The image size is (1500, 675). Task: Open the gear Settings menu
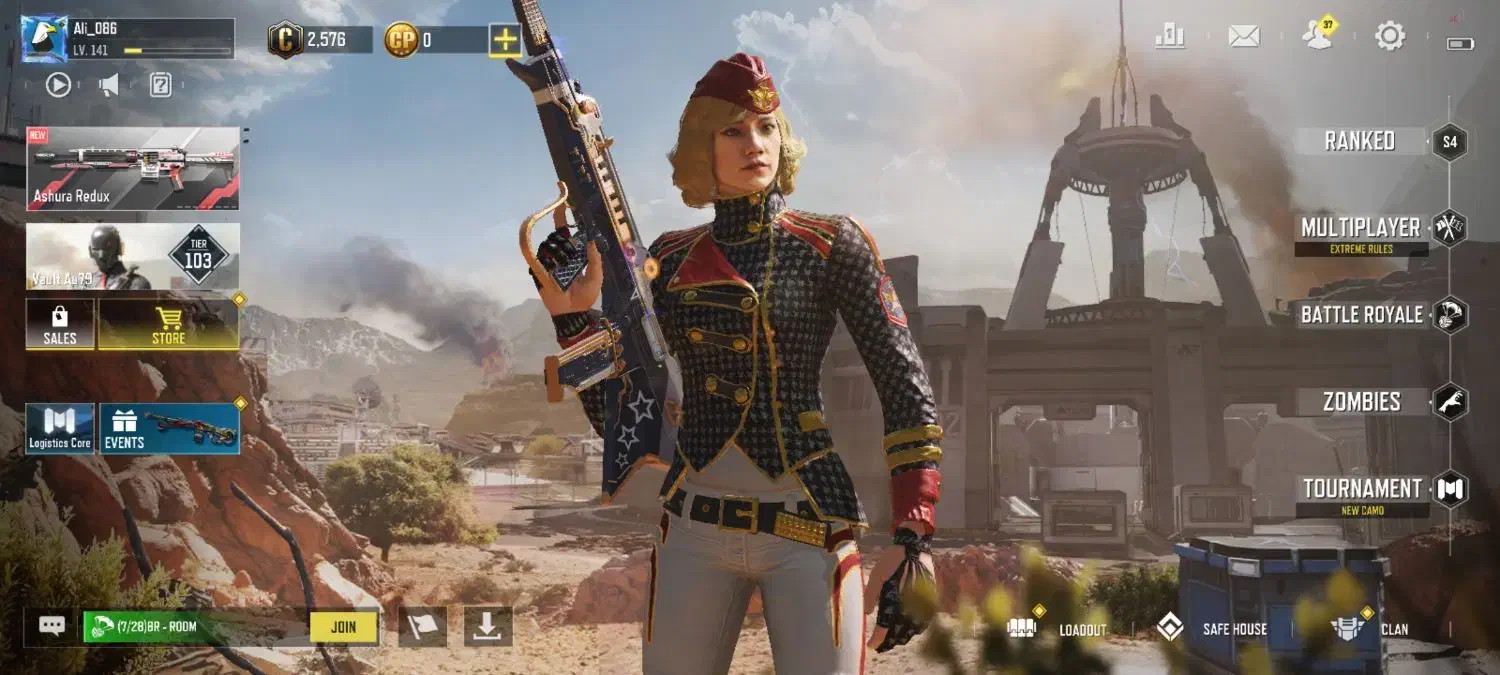(1390, 37)
